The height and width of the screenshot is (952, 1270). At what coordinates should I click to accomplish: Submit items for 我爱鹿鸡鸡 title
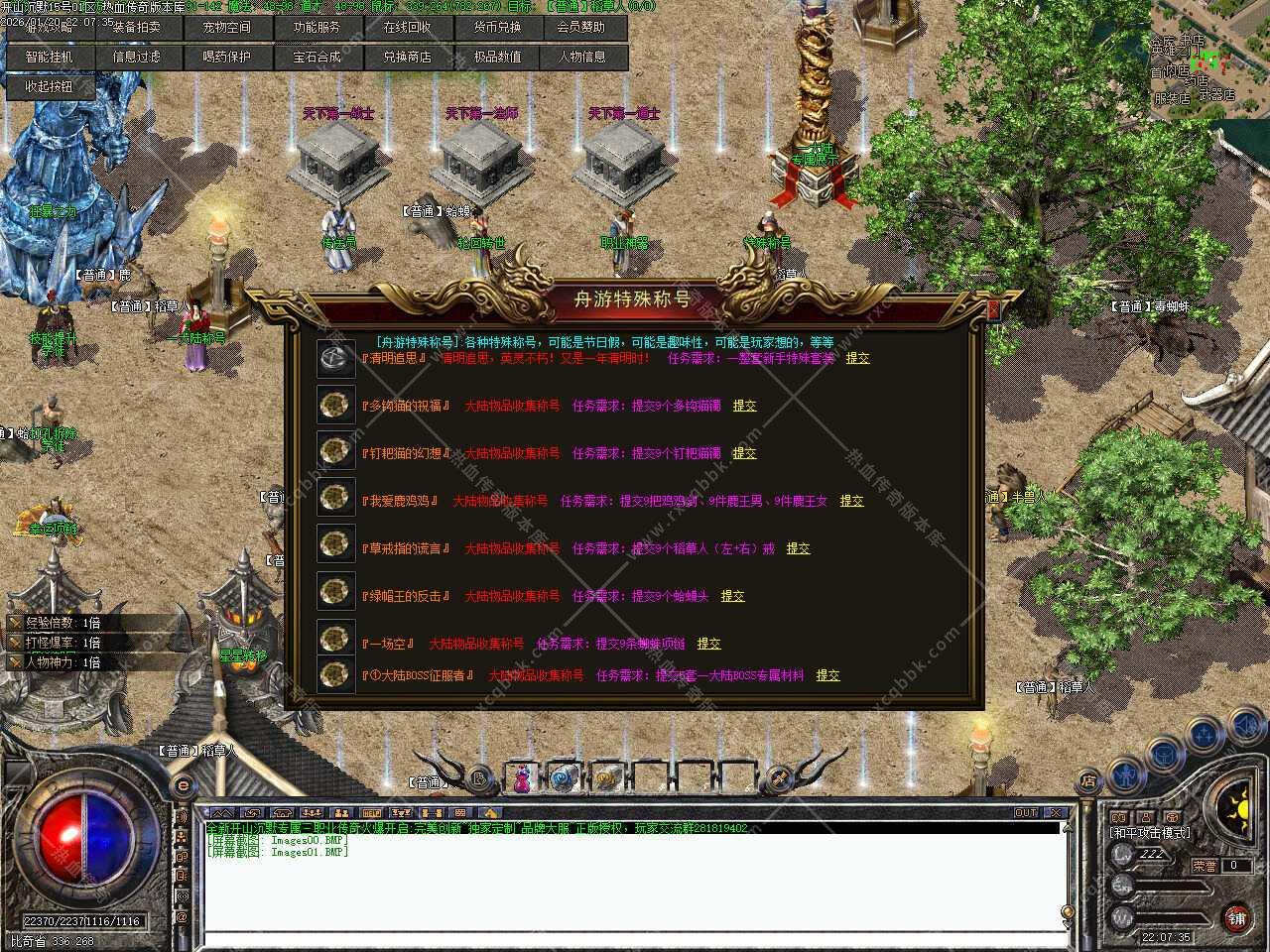click(851, 501)
